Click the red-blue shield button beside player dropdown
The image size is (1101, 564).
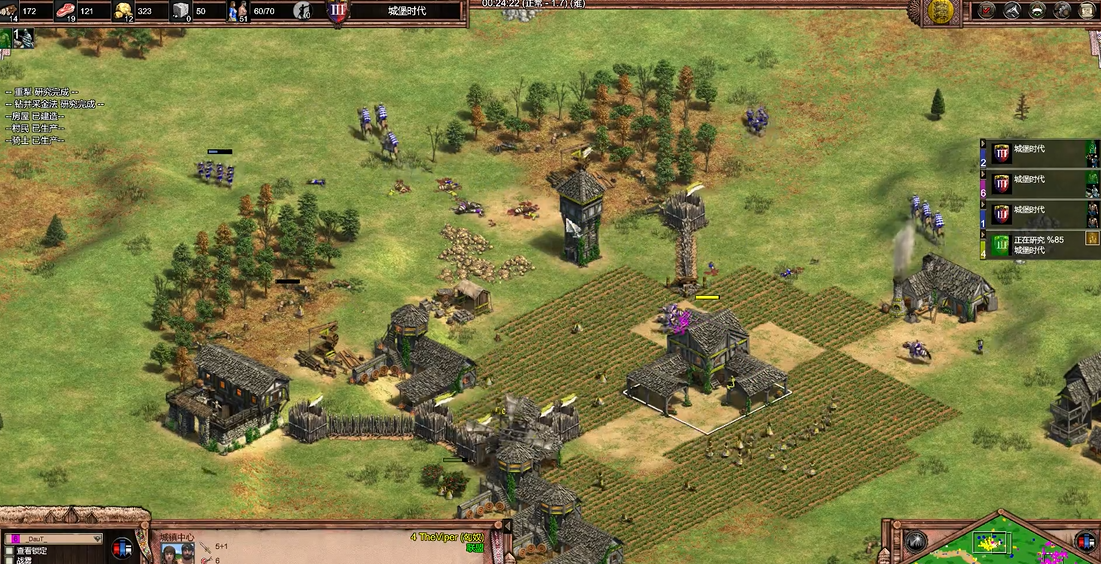123,548
